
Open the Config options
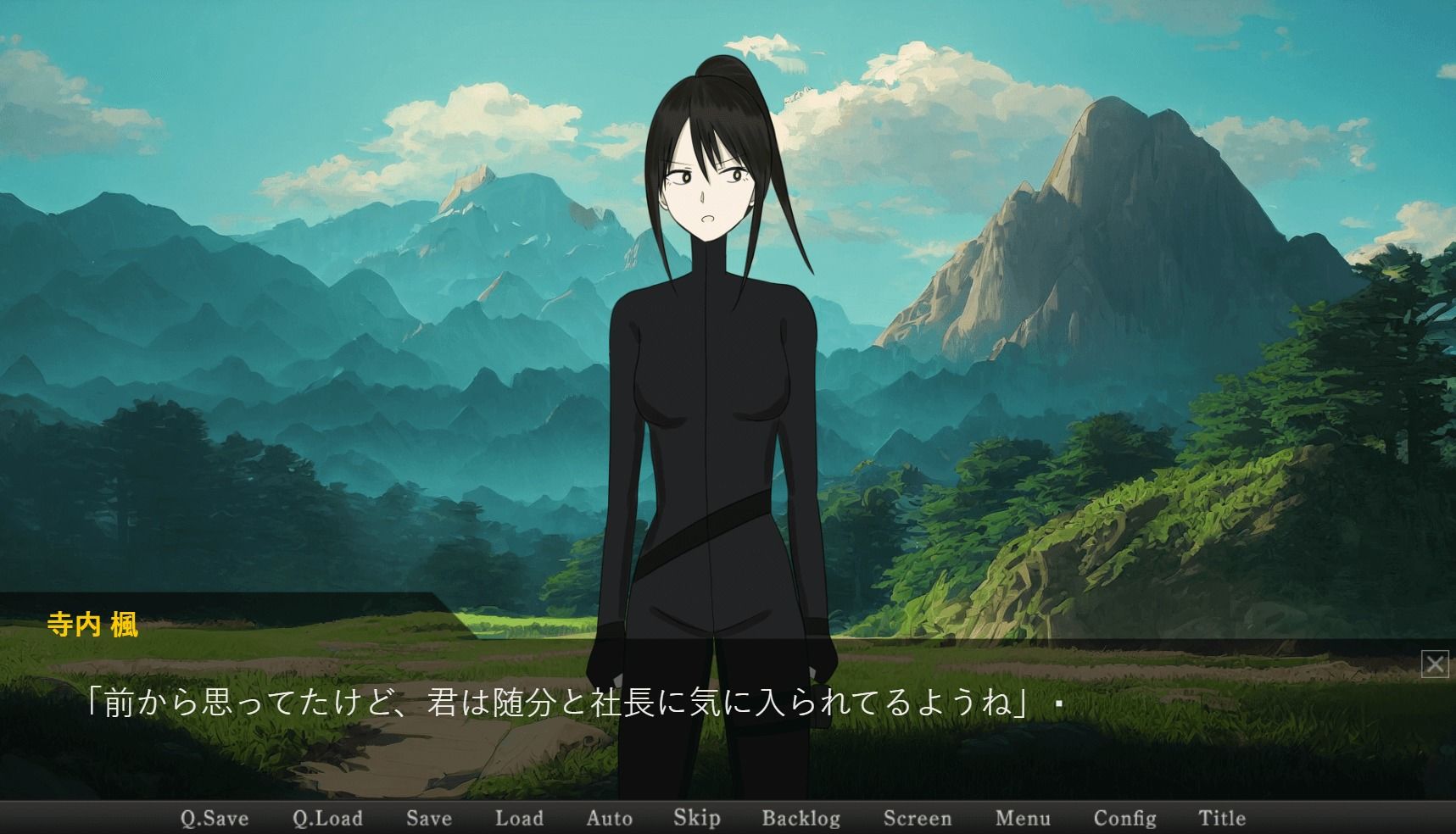1125,817
